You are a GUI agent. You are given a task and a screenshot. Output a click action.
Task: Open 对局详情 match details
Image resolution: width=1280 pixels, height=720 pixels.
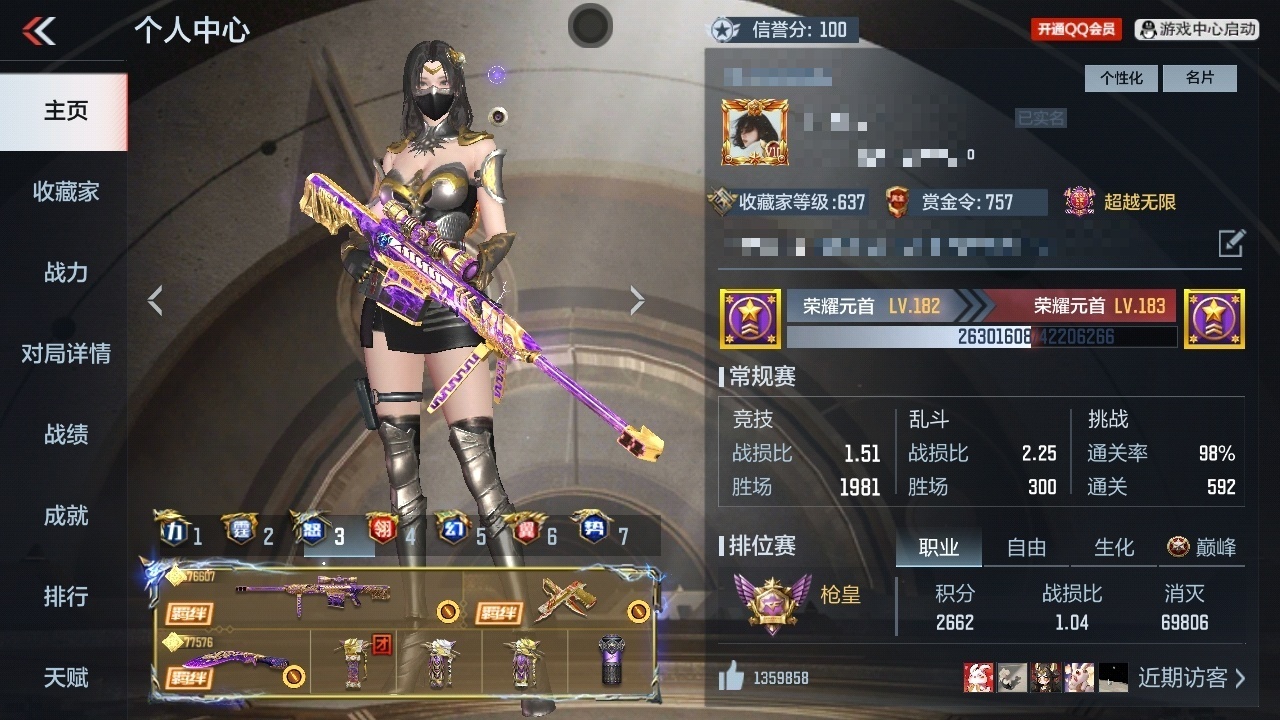[65, 353]
